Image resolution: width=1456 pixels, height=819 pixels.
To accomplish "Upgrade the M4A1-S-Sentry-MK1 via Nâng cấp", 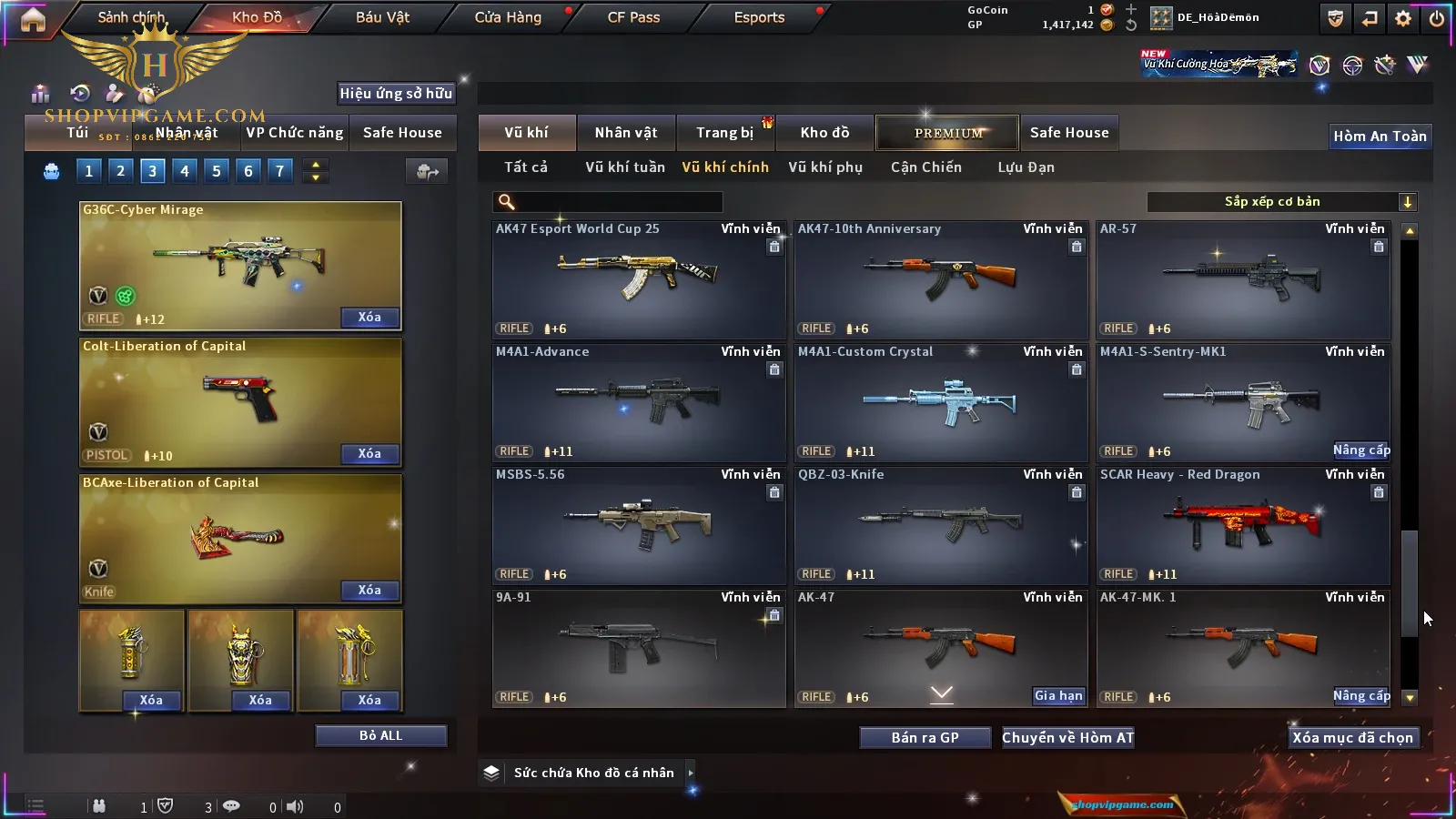I will [1360, 450].
